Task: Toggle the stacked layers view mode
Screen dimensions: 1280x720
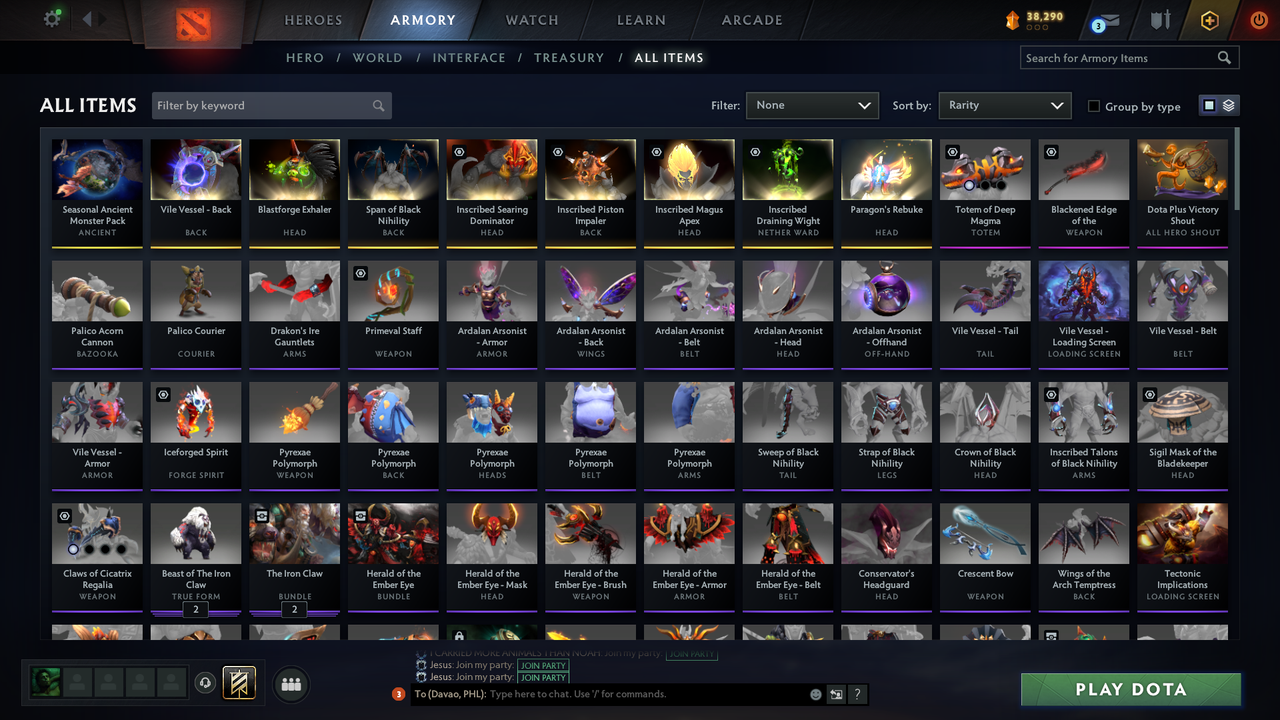Action: point(1228,105)
